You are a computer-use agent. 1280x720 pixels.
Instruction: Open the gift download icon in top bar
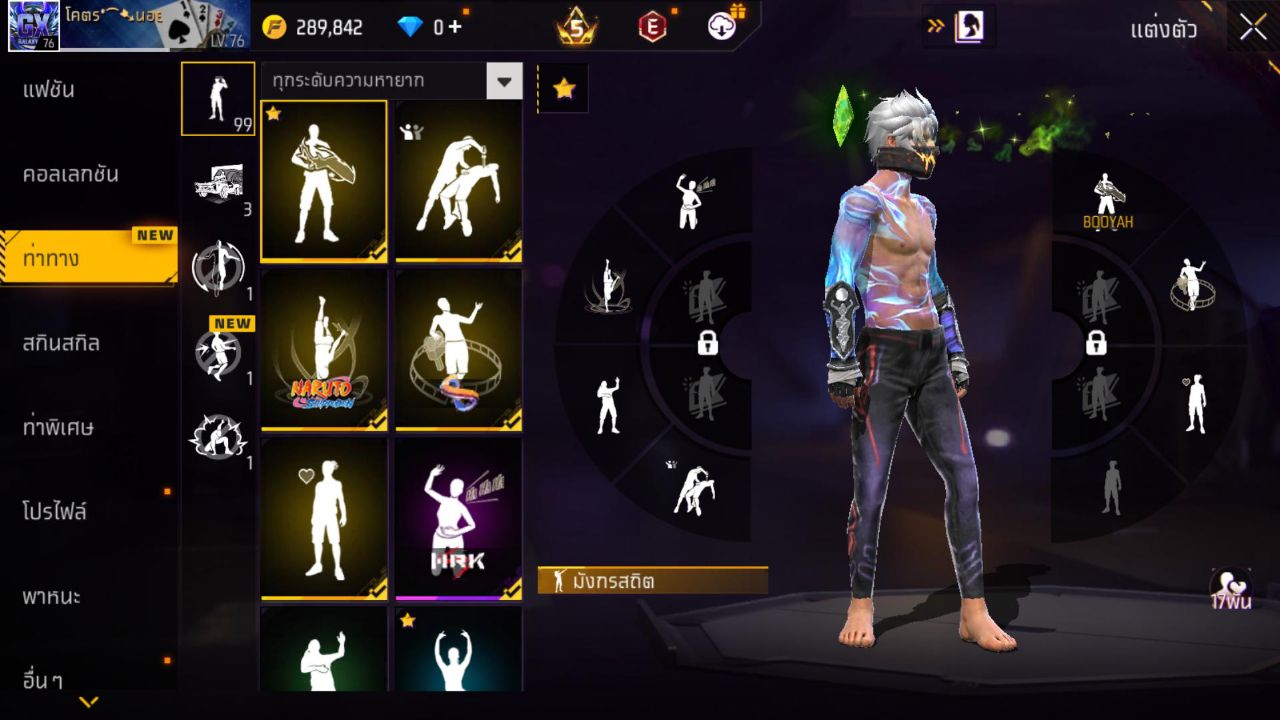[723, 28]
